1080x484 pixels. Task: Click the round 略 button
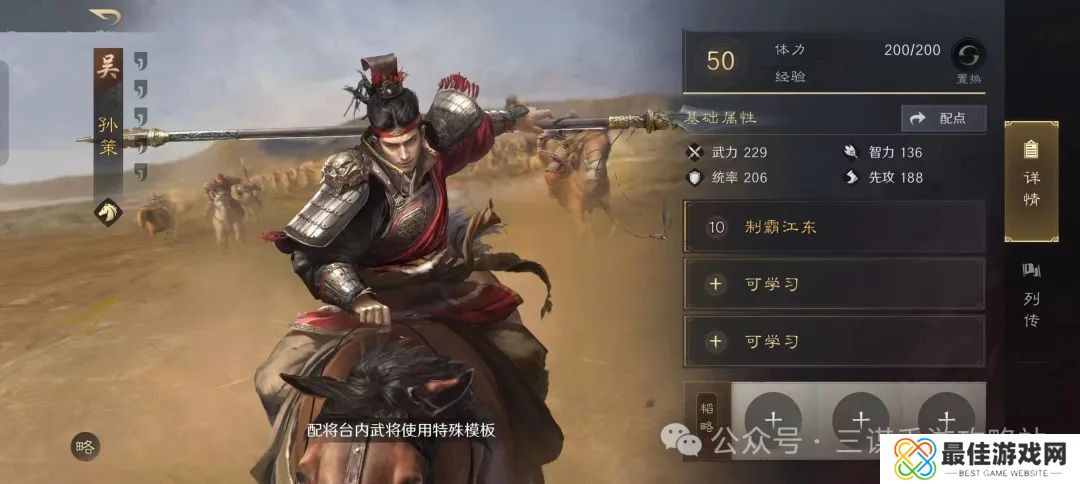coord(85,447)
